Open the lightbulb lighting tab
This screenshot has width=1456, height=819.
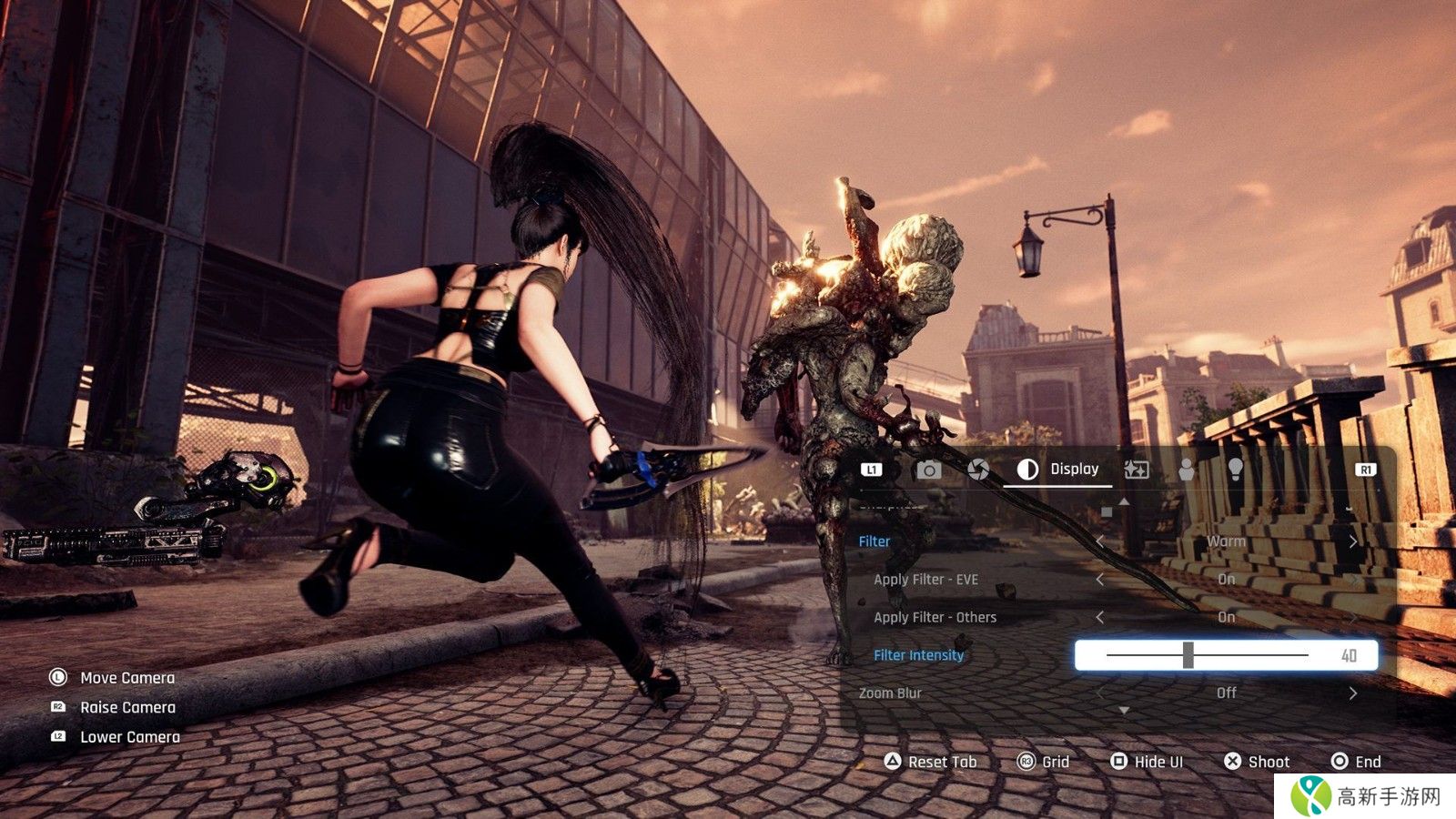pyautogui.click(x=1235, y=469)
